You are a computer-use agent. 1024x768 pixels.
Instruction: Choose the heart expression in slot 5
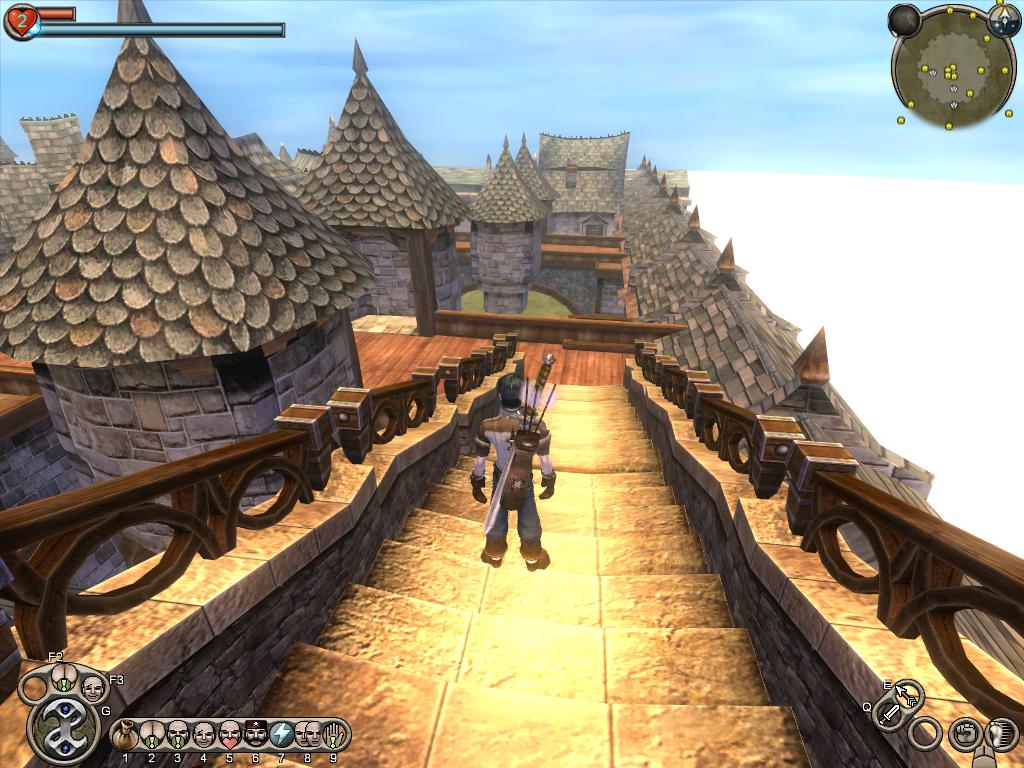pyautogui.click(x=229, y=735)
